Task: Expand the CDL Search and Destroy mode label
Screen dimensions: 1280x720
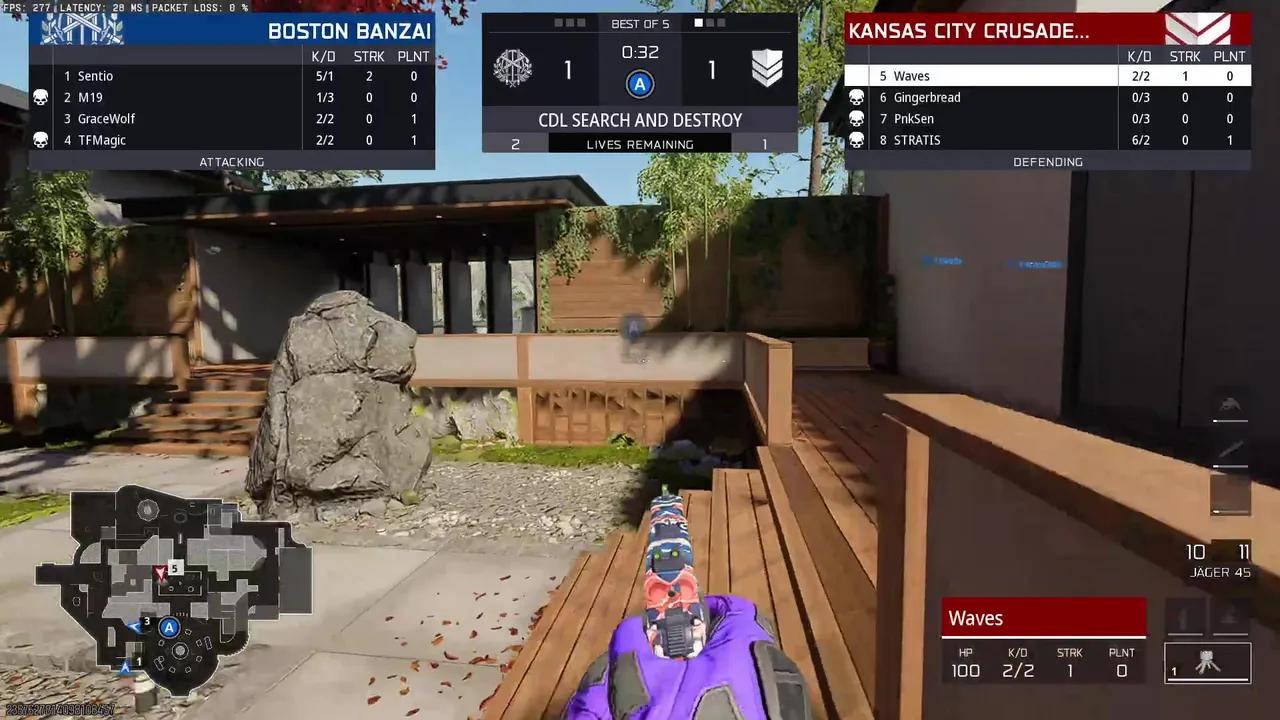Action: pyautogui.click(x=640, y=120)
